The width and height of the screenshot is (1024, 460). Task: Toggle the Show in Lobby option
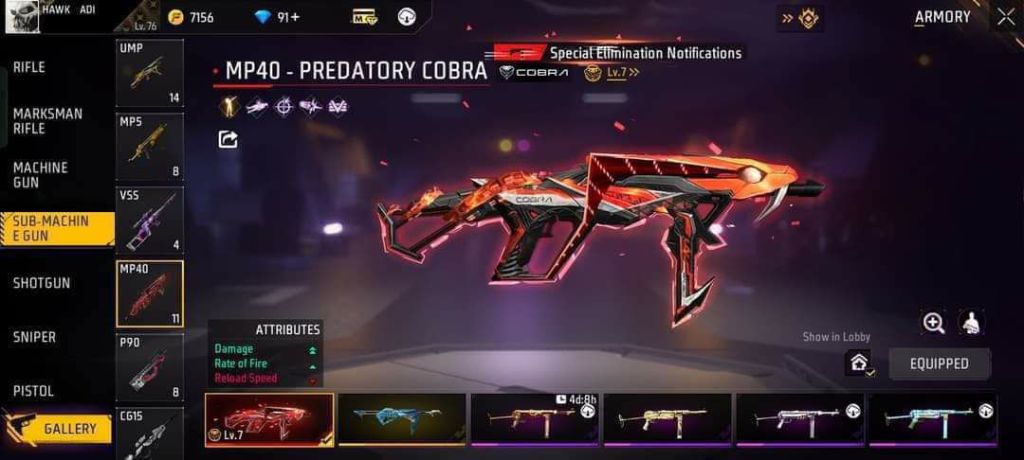point(858,363)
